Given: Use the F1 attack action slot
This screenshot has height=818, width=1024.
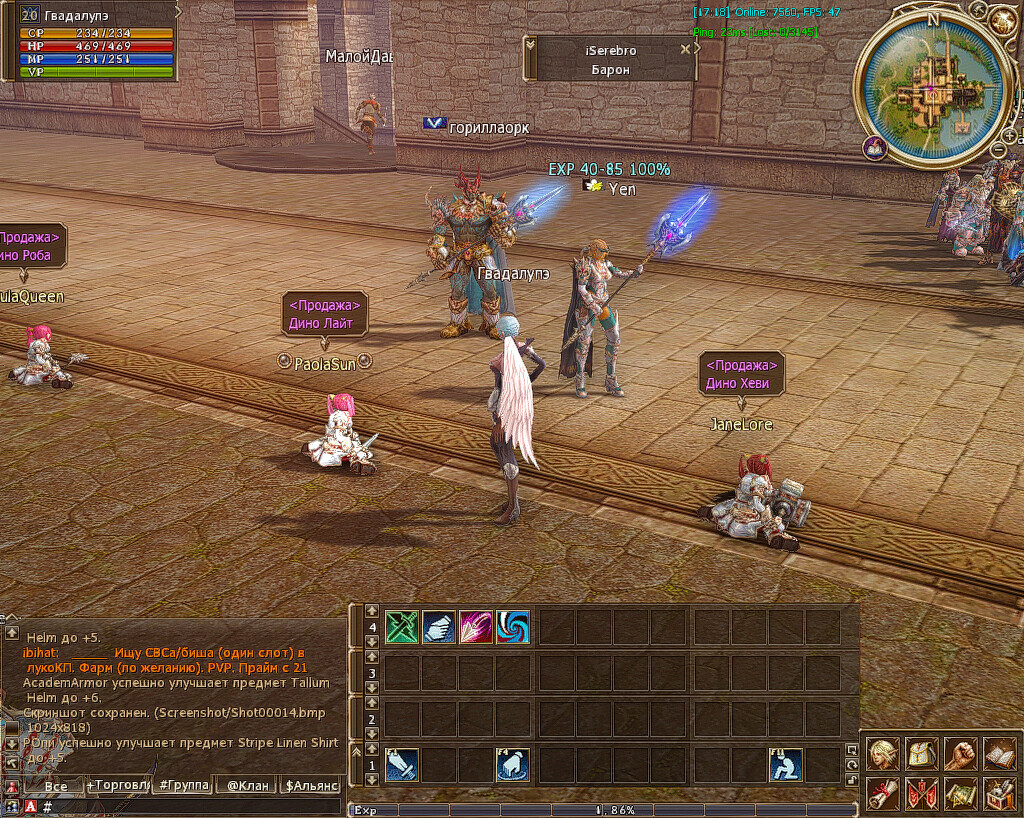Looking at the screenshot, I should coord(402,765).
